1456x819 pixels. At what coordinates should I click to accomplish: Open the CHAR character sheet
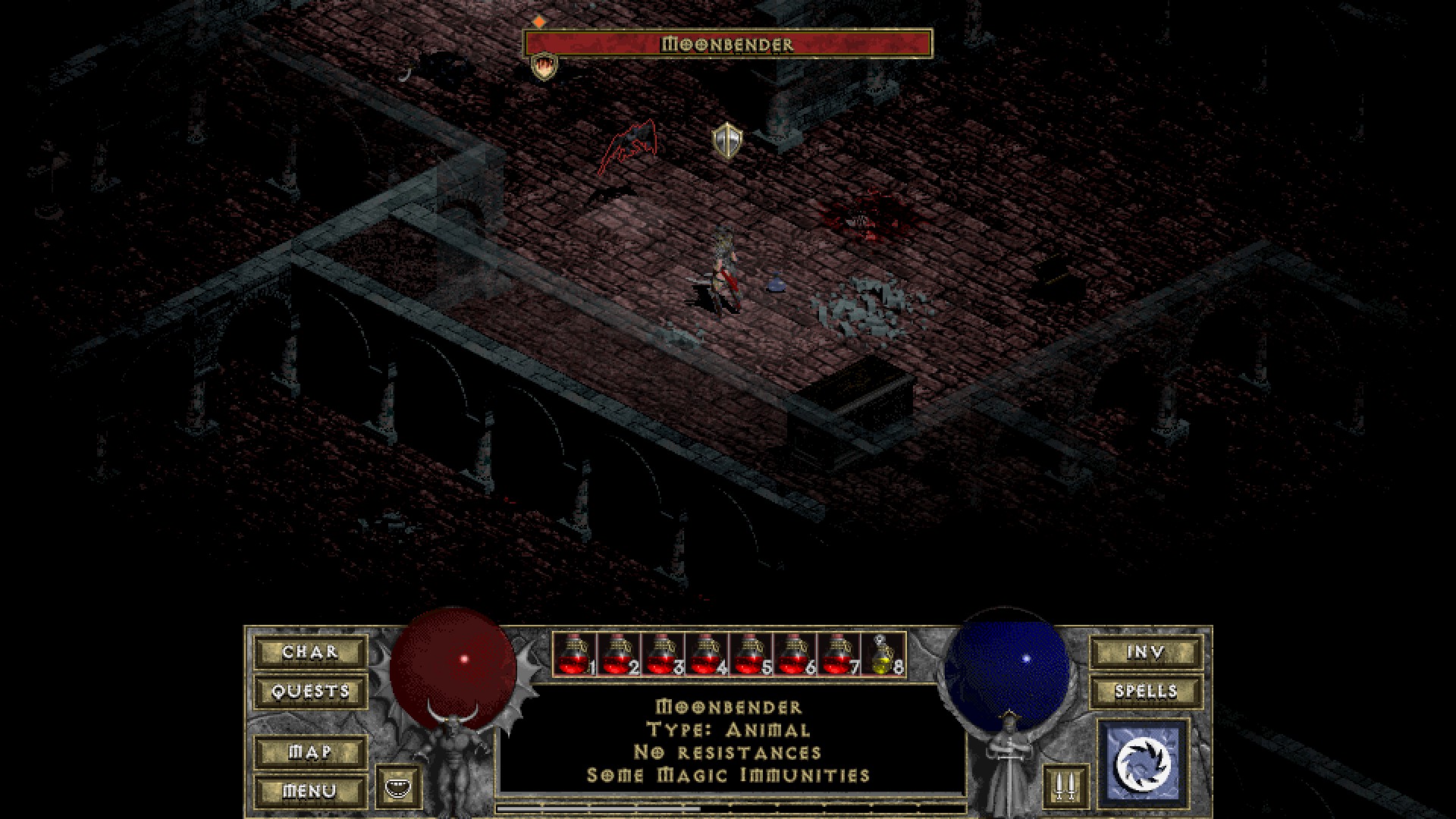click(310, 652)
